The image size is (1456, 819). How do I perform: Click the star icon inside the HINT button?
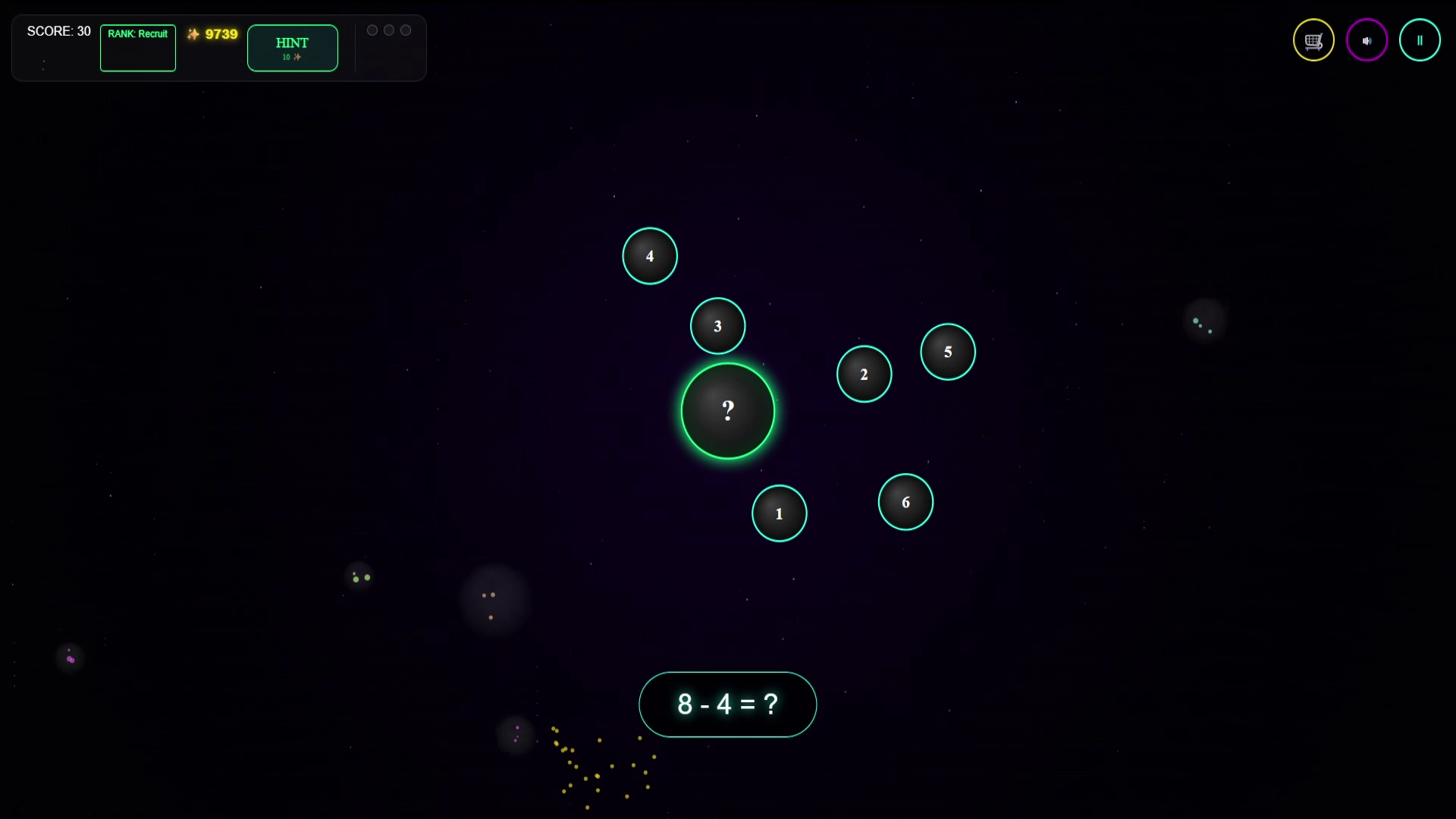[298, 57]
